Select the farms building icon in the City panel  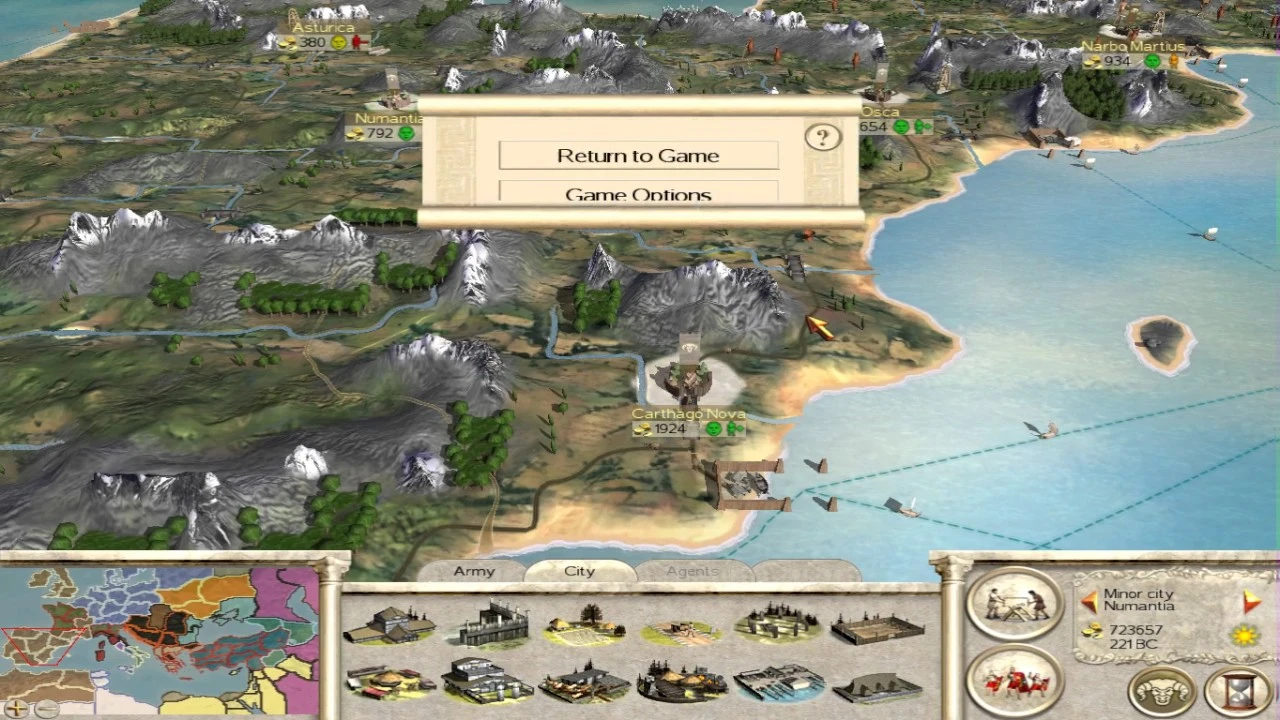click(x=585, y=625)
